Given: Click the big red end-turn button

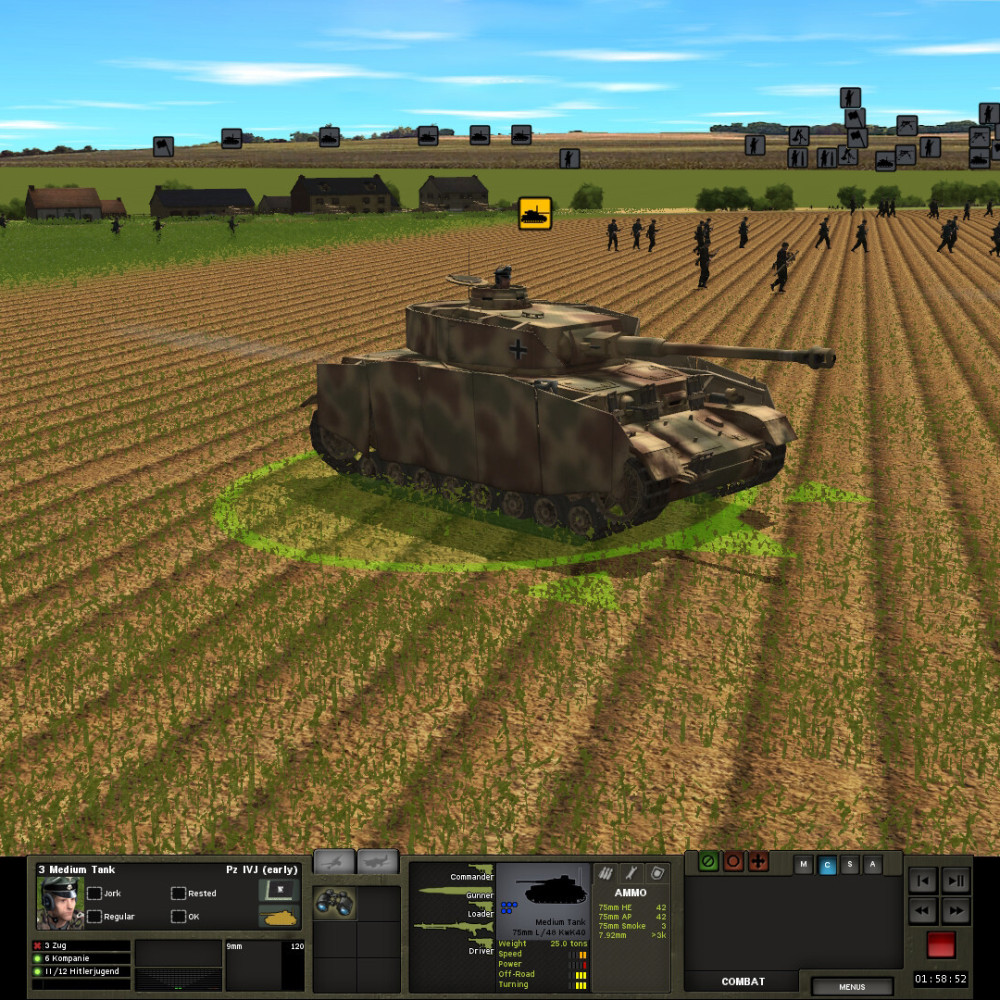Looking at the screenshot, I should click(940, 944).
